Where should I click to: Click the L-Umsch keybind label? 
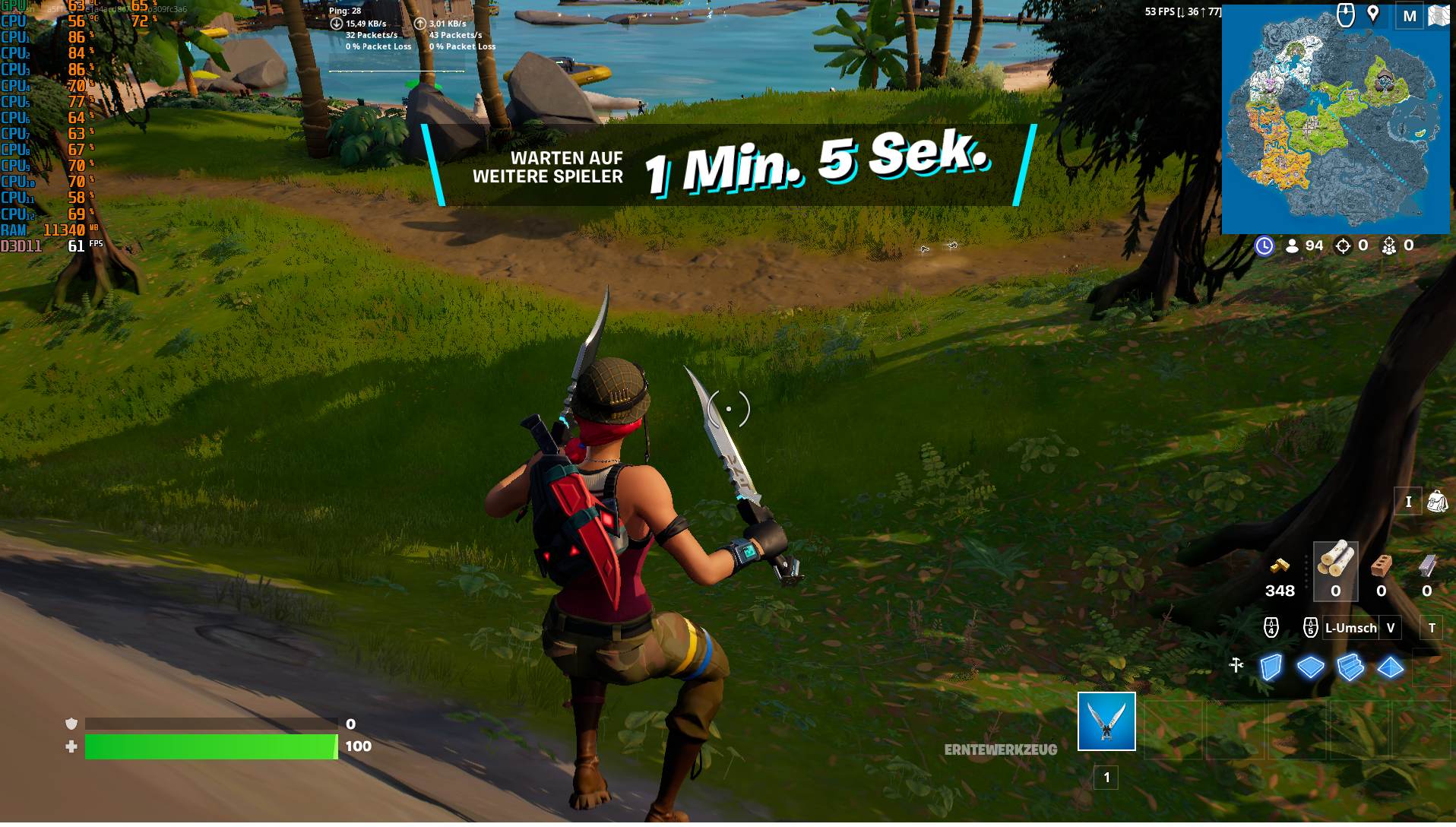[1350, 629]
